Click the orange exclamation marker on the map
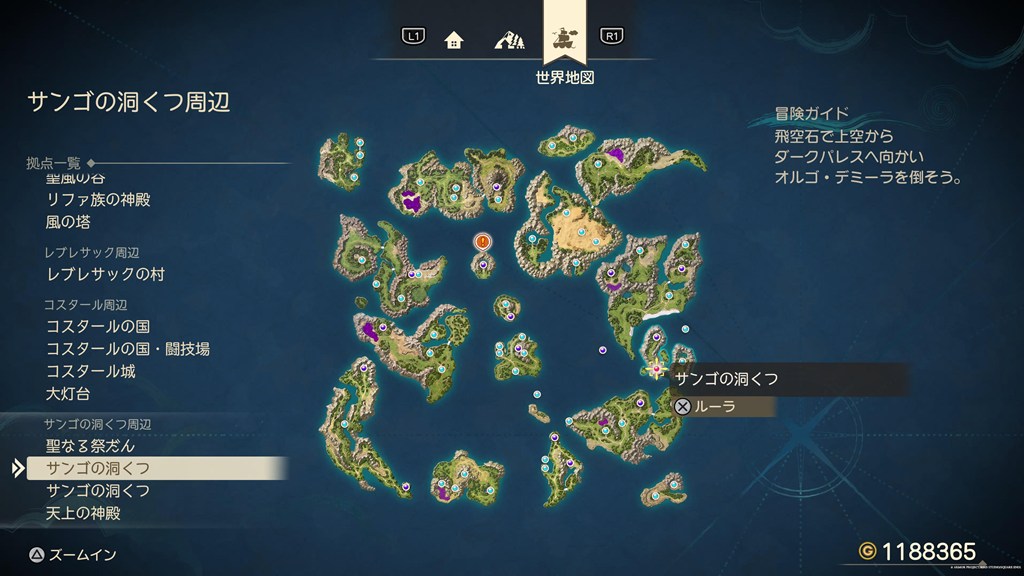The image size is (1024, 576). tap(483, 242)
